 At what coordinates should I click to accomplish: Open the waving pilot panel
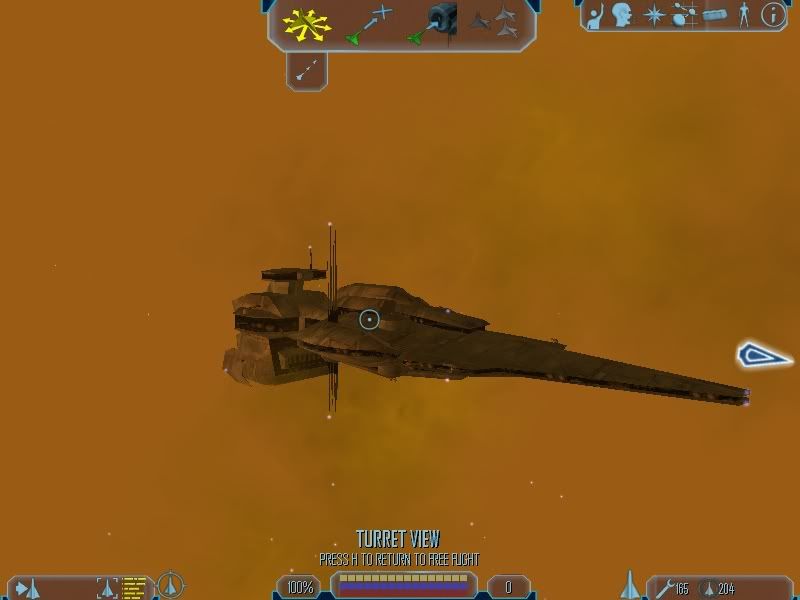click(x=597, y=14)
